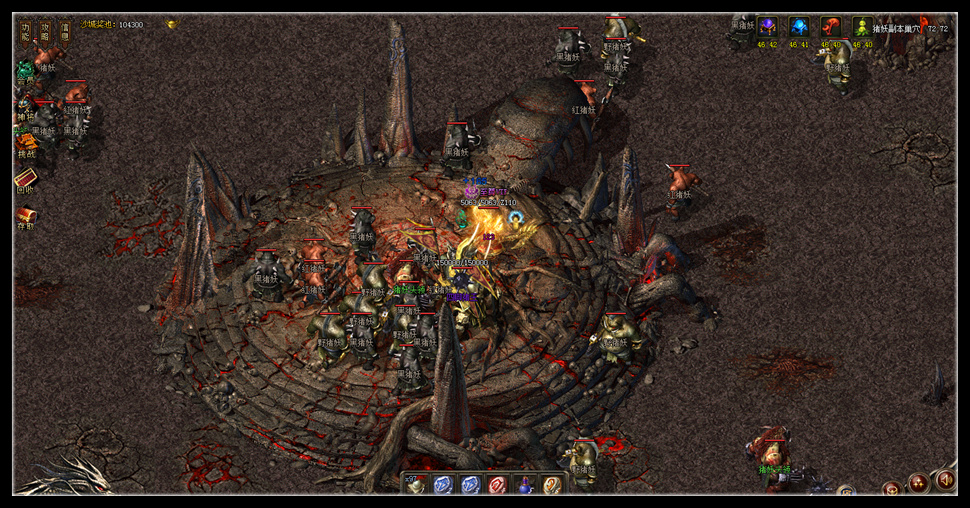Open the 功能 banner menu
The width and height of the screenshot is (970, 508).
coord(26,32)
